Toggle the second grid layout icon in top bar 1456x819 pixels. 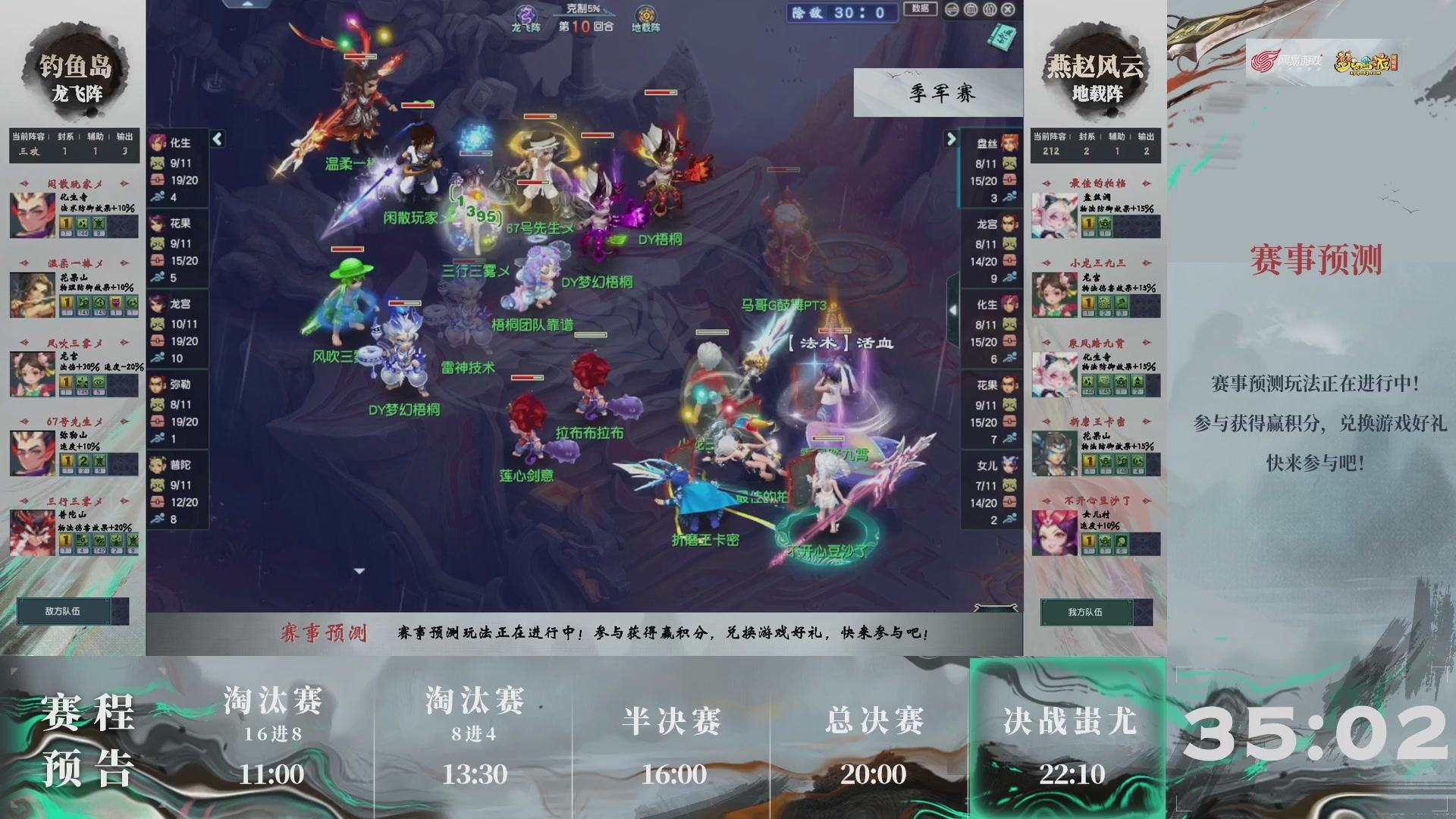[990, 9]
